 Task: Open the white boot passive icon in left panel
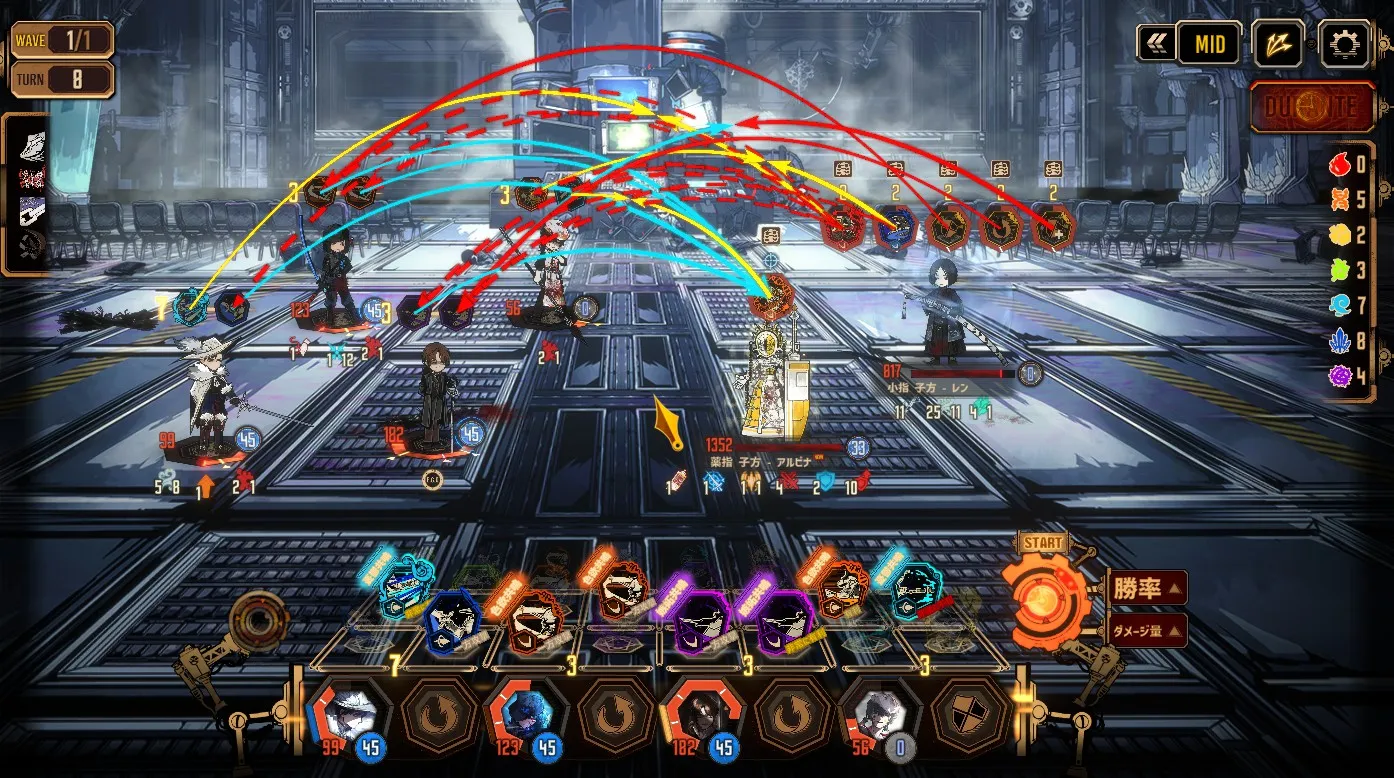click(x=33, y=145)
